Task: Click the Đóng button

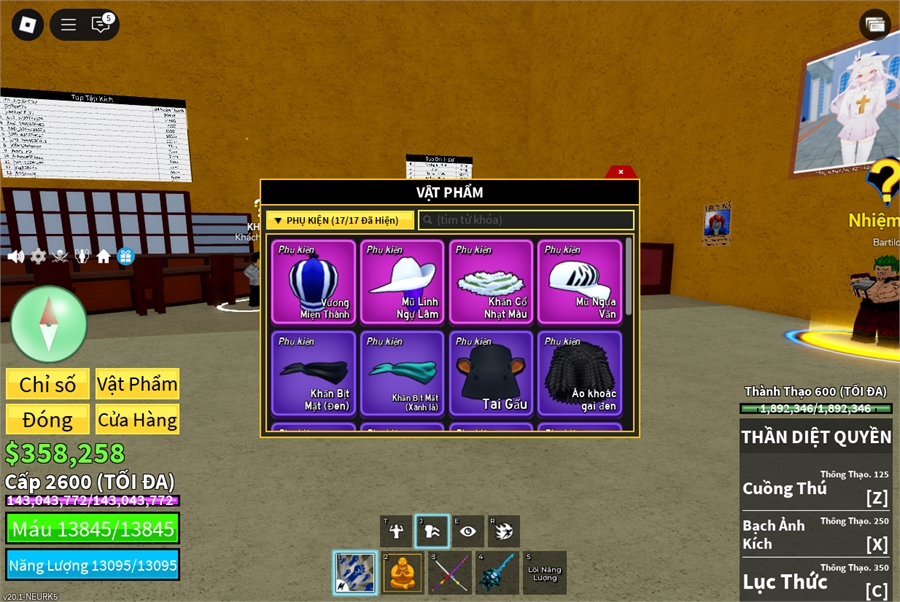Action: [x=48, y=420]
